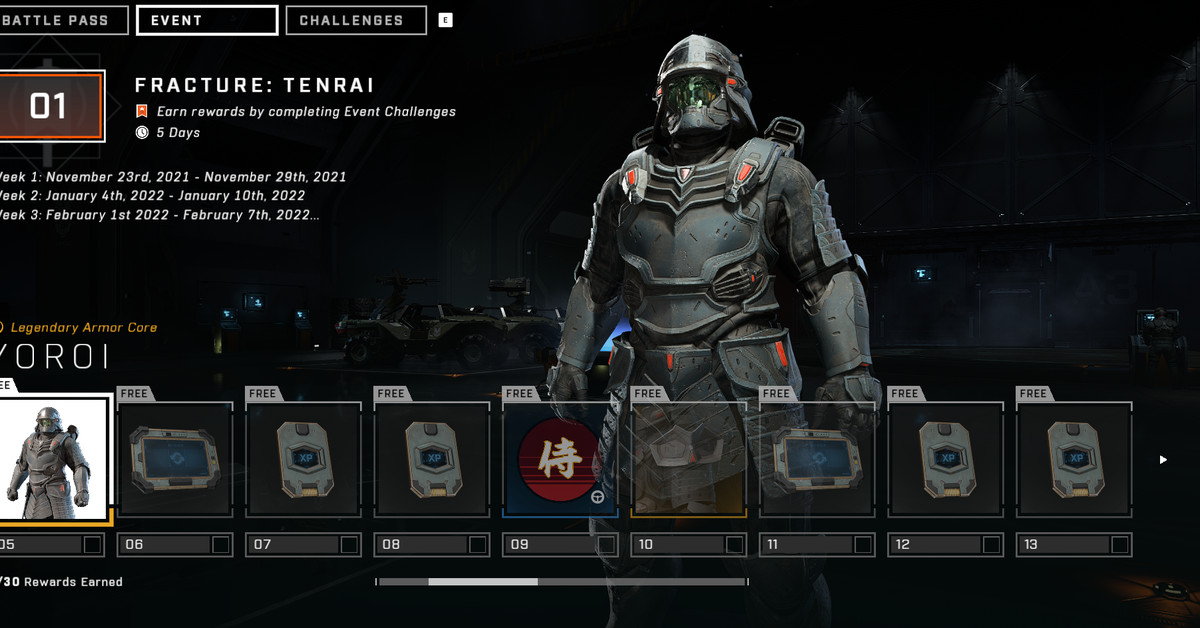Open the Event tab
Screen dimensions: 1200x628
pyautogui.click(x=207, y=20)
